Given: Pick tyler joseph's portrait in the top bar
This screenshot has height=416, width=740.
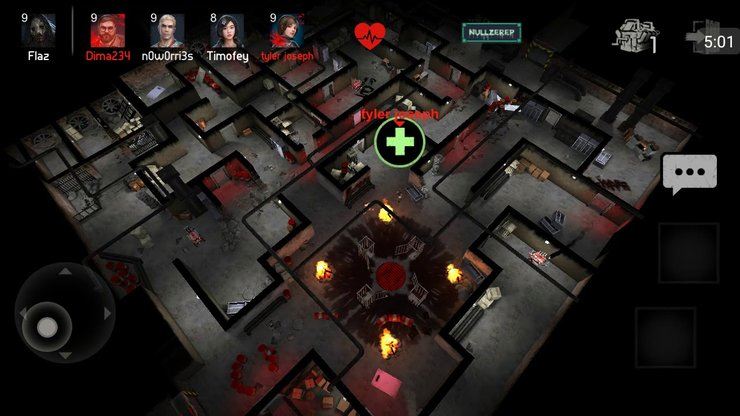Looking at the screenshot, I should click(291, 30).
